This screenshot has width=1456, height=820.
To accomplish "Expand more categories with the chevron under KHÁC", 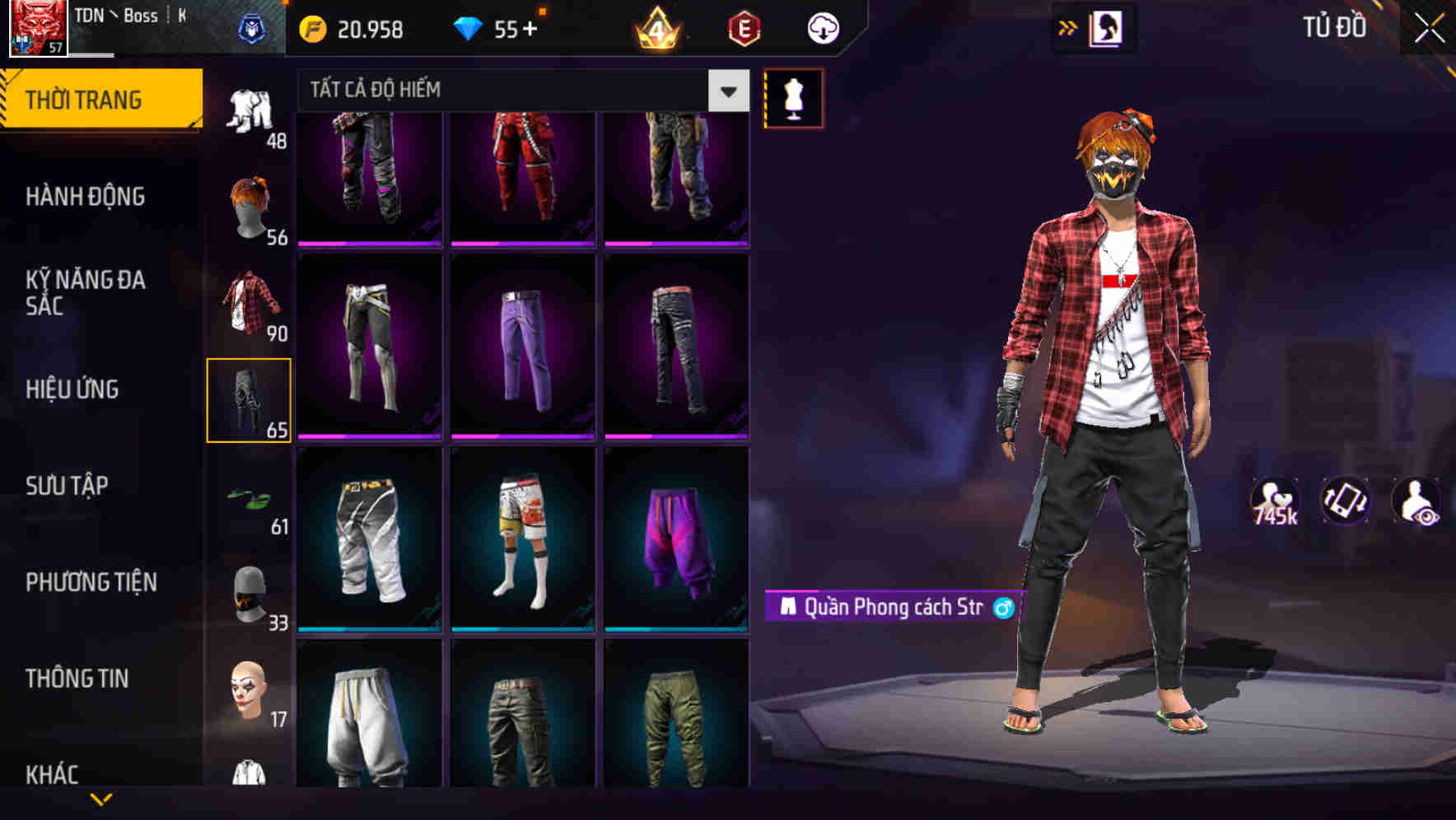I will 101,797.
